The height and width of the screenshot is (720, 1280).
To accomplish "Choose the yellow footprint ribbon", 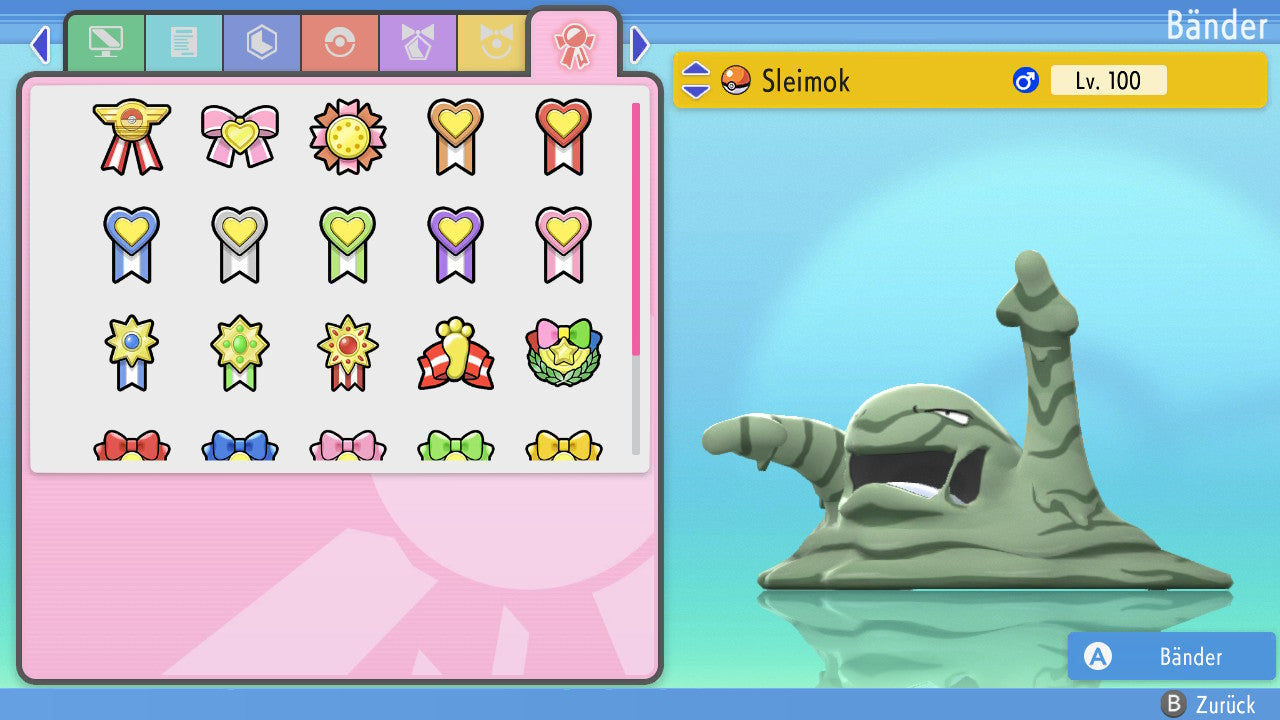I will (455, 354).
